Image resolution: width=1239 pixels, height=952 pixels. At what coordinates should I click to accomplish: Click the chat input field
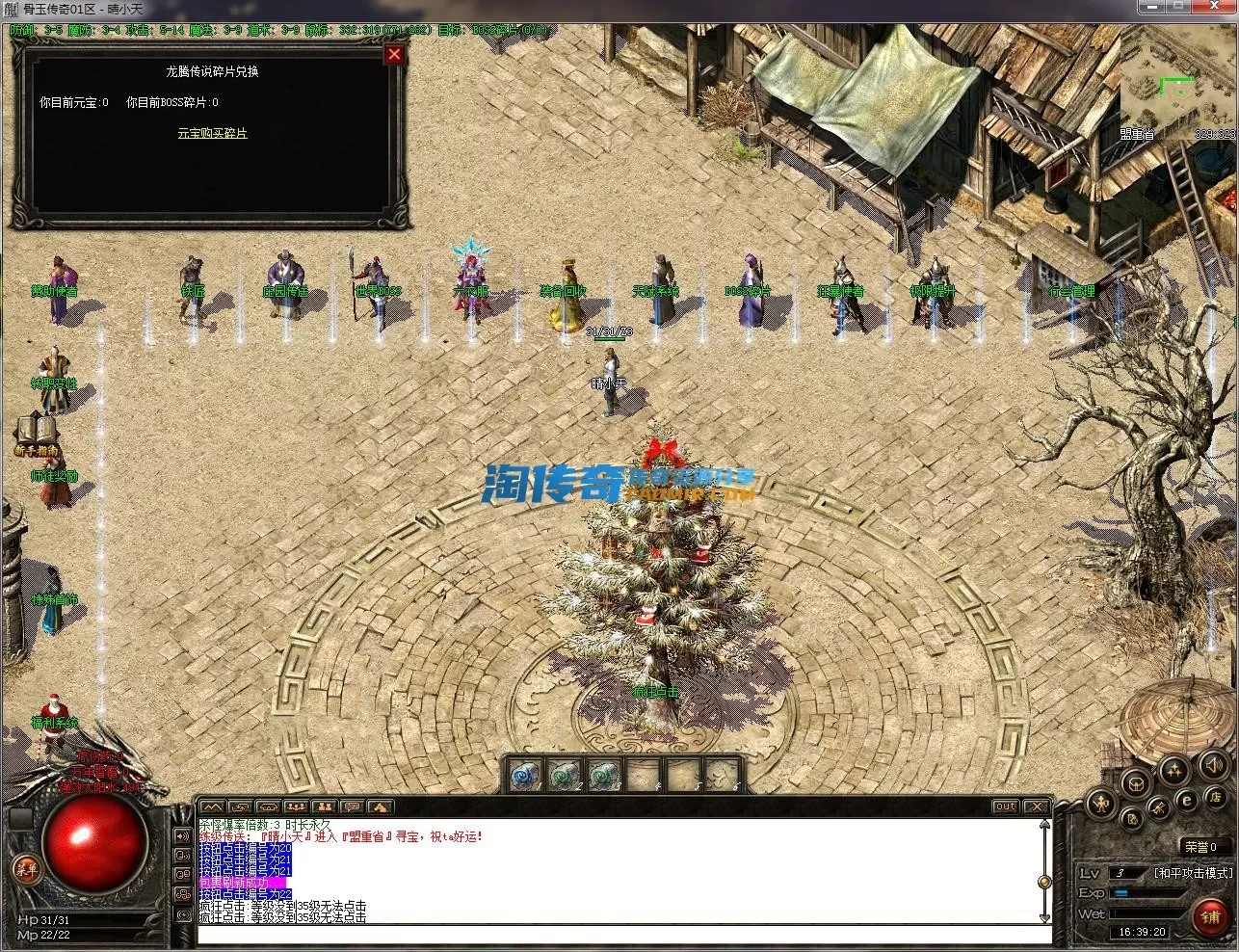pos(617,936)
